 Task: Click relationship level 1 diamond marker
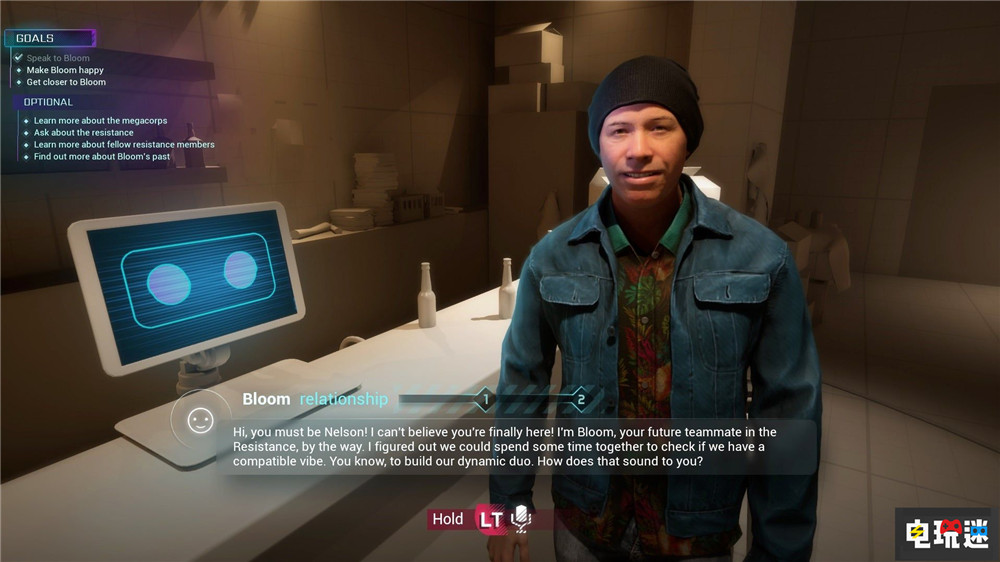[485, 400]
